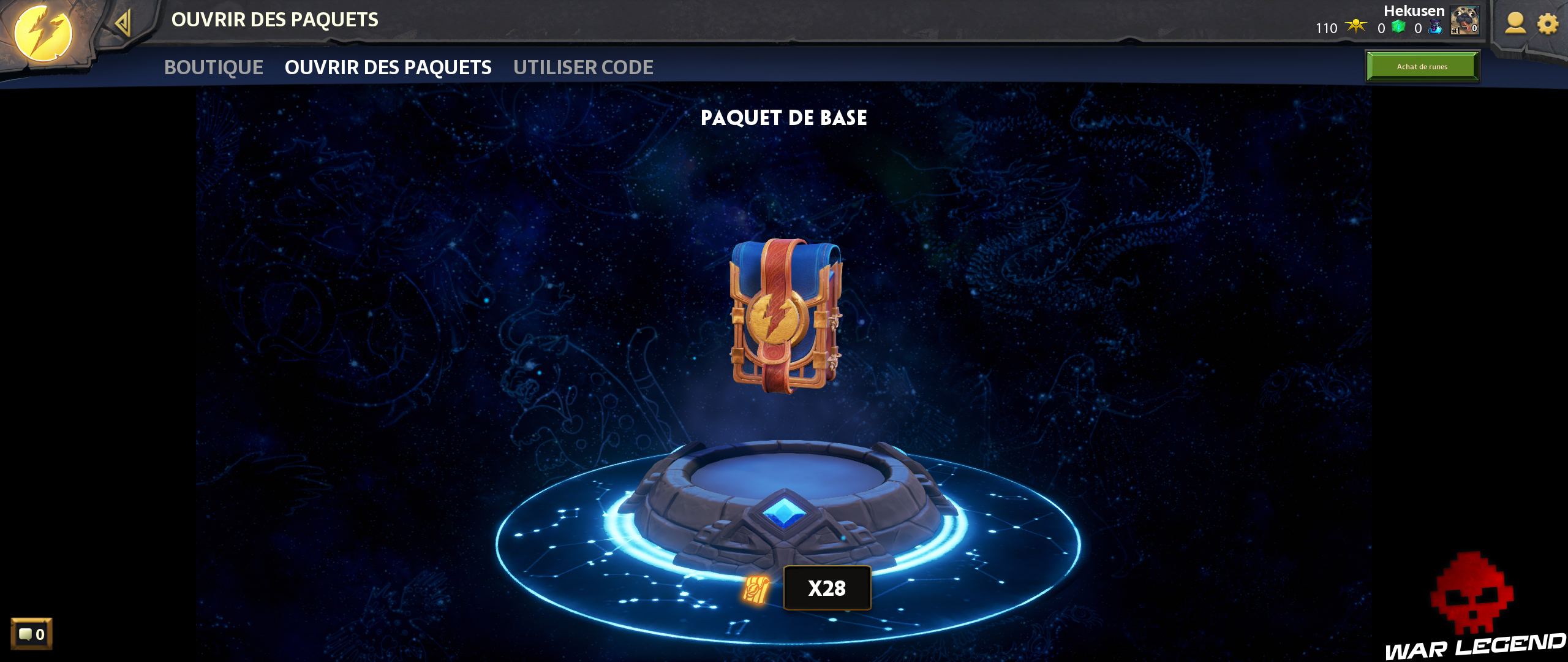The image size is (1568, 662).
Task: Switch to the BOUTIQUE tab
Action: click(x=213, y=67)
